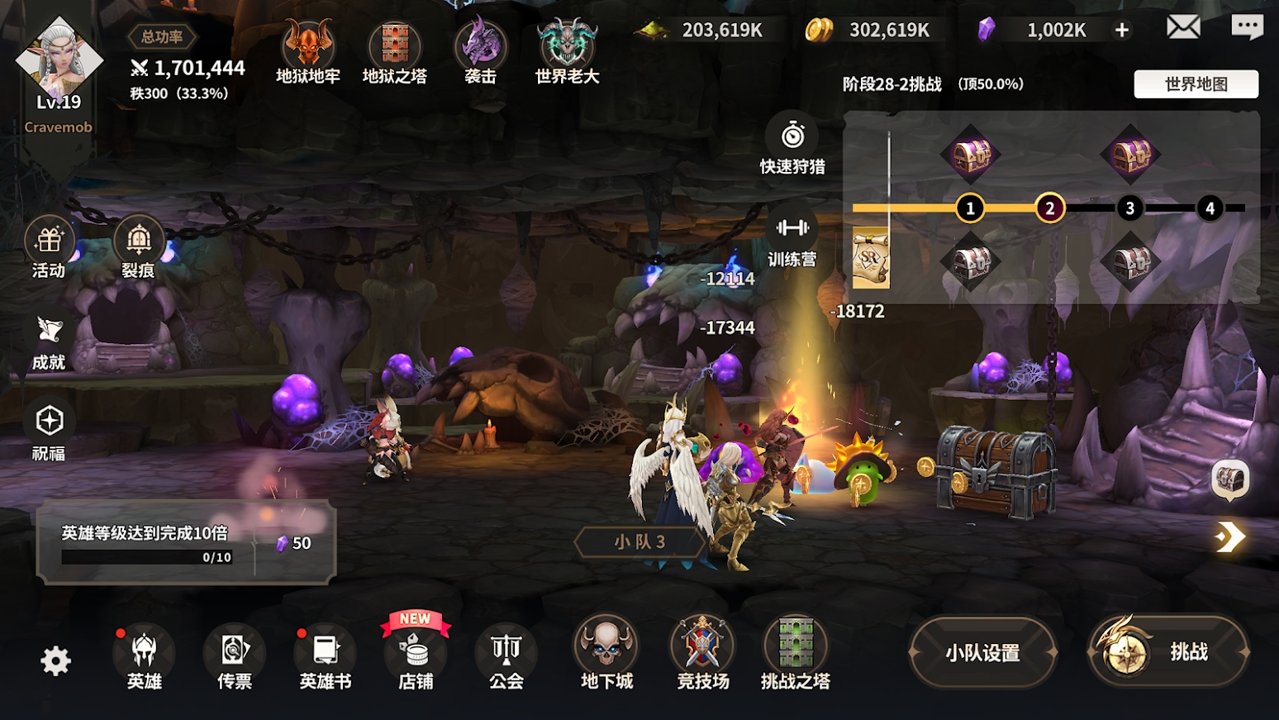Add purple gems with the plus button
1279x720 pixels.
coord(1122,30)
